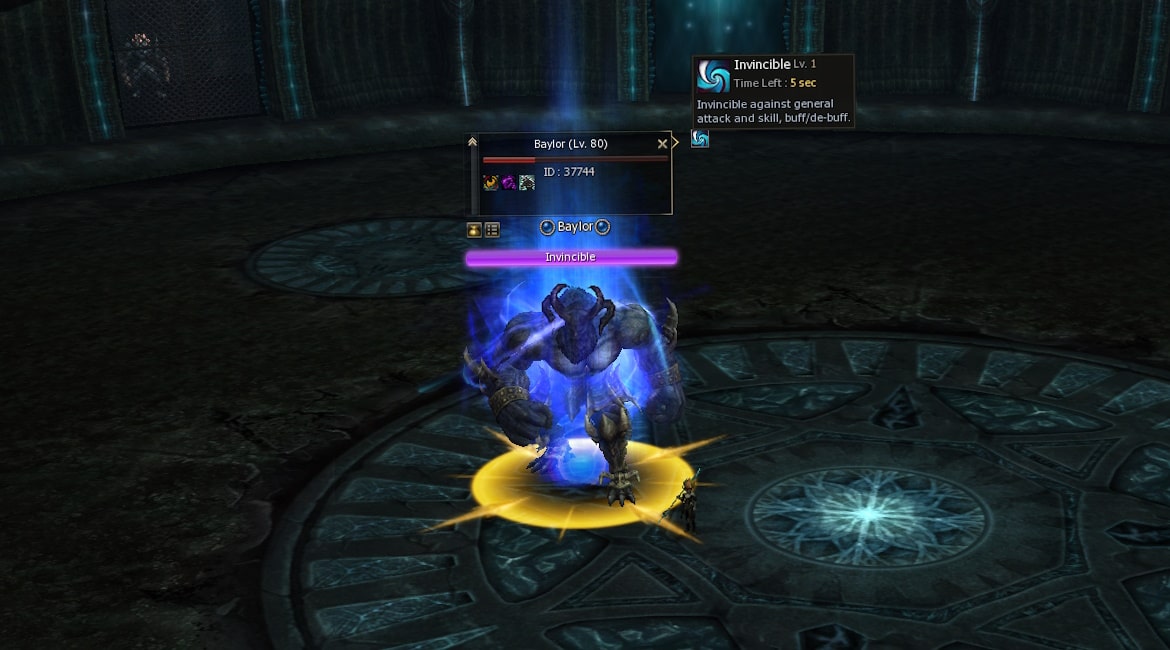Close the Baylor target window
Screen dimensions: 1170x650
(662, 144)
